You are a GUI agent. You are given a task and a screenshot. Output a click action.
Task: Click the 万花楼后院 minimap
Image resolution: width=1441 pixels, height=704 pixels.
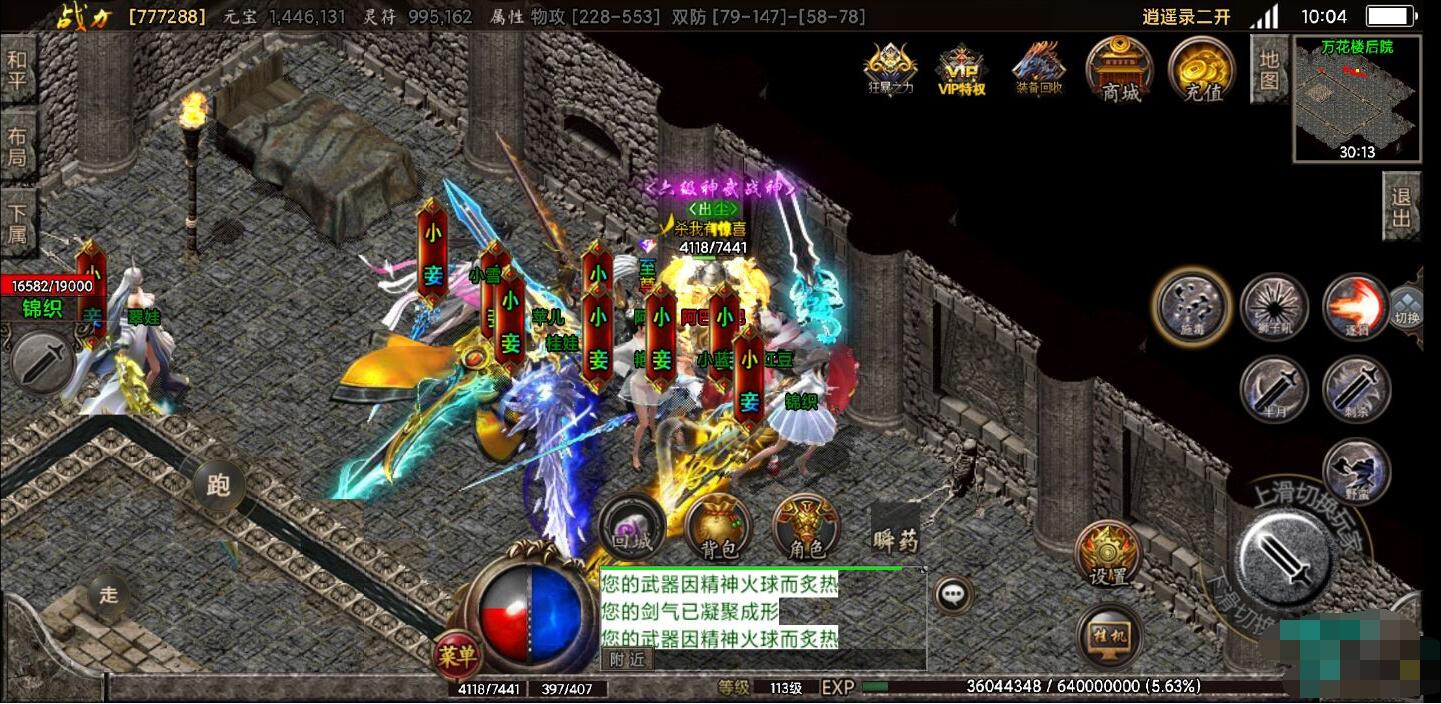point(1356,98)
